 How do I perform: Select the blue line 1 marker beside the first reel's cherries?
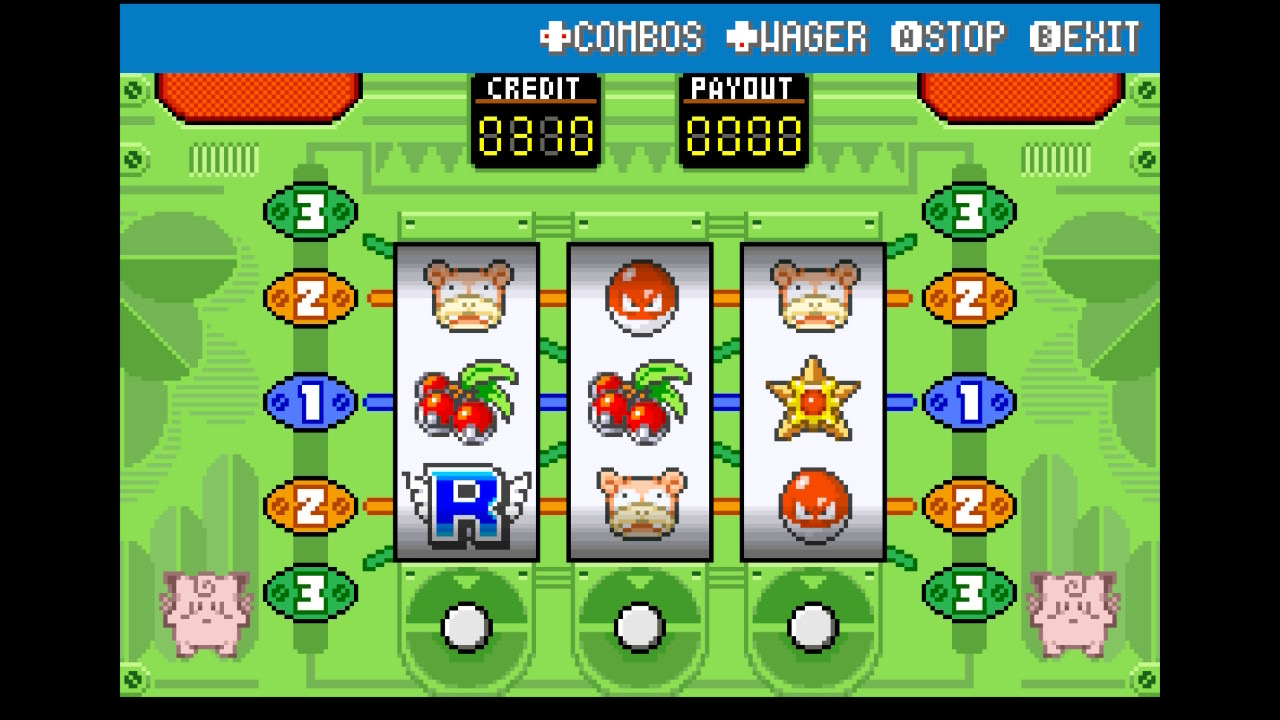pyautogui.click(x=310, y=402)
